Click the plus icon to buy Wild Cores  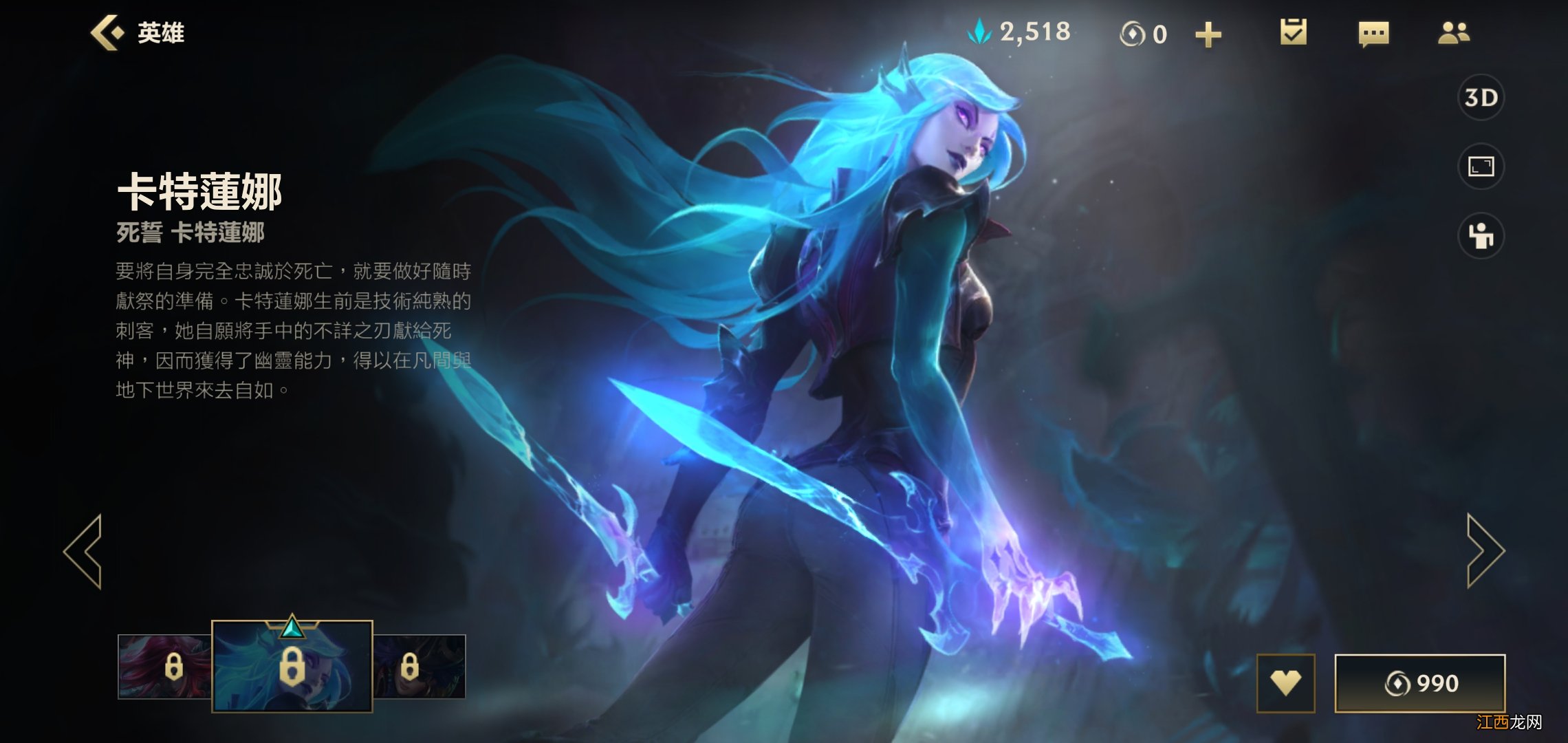point(1208,33)
